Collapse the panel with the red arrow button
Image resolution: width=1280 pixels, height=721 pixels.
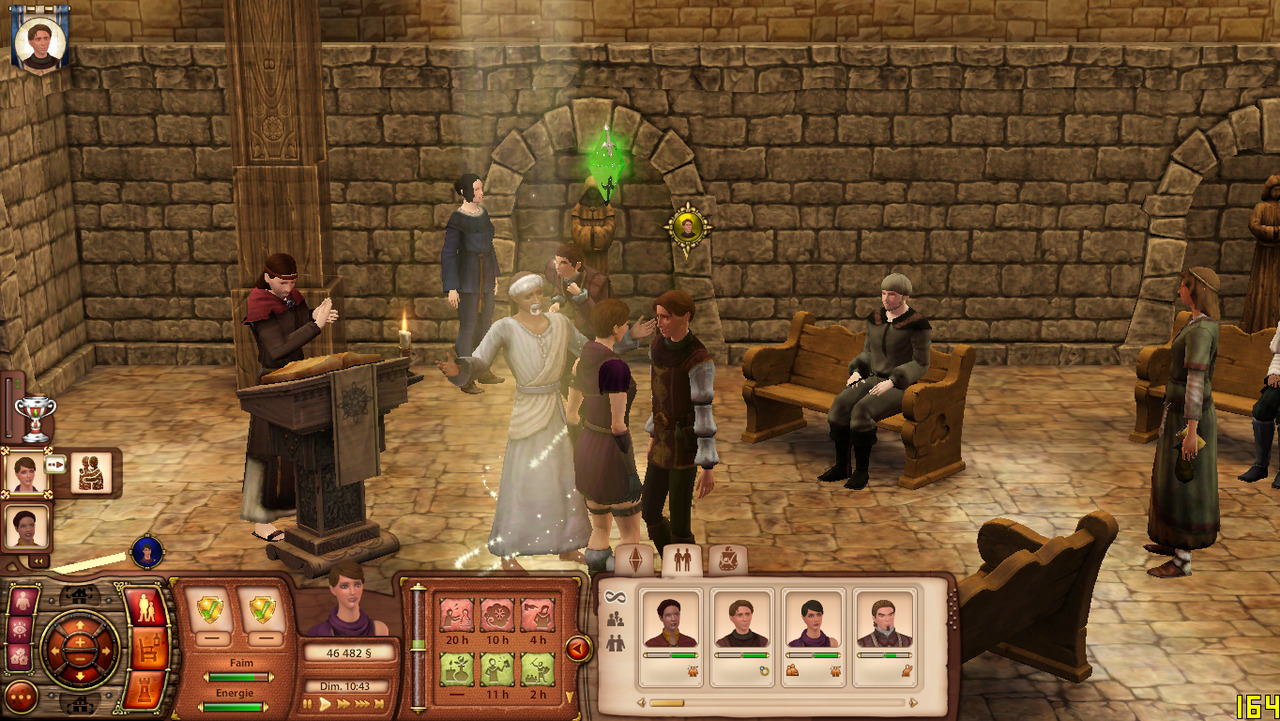click(577, 649)
